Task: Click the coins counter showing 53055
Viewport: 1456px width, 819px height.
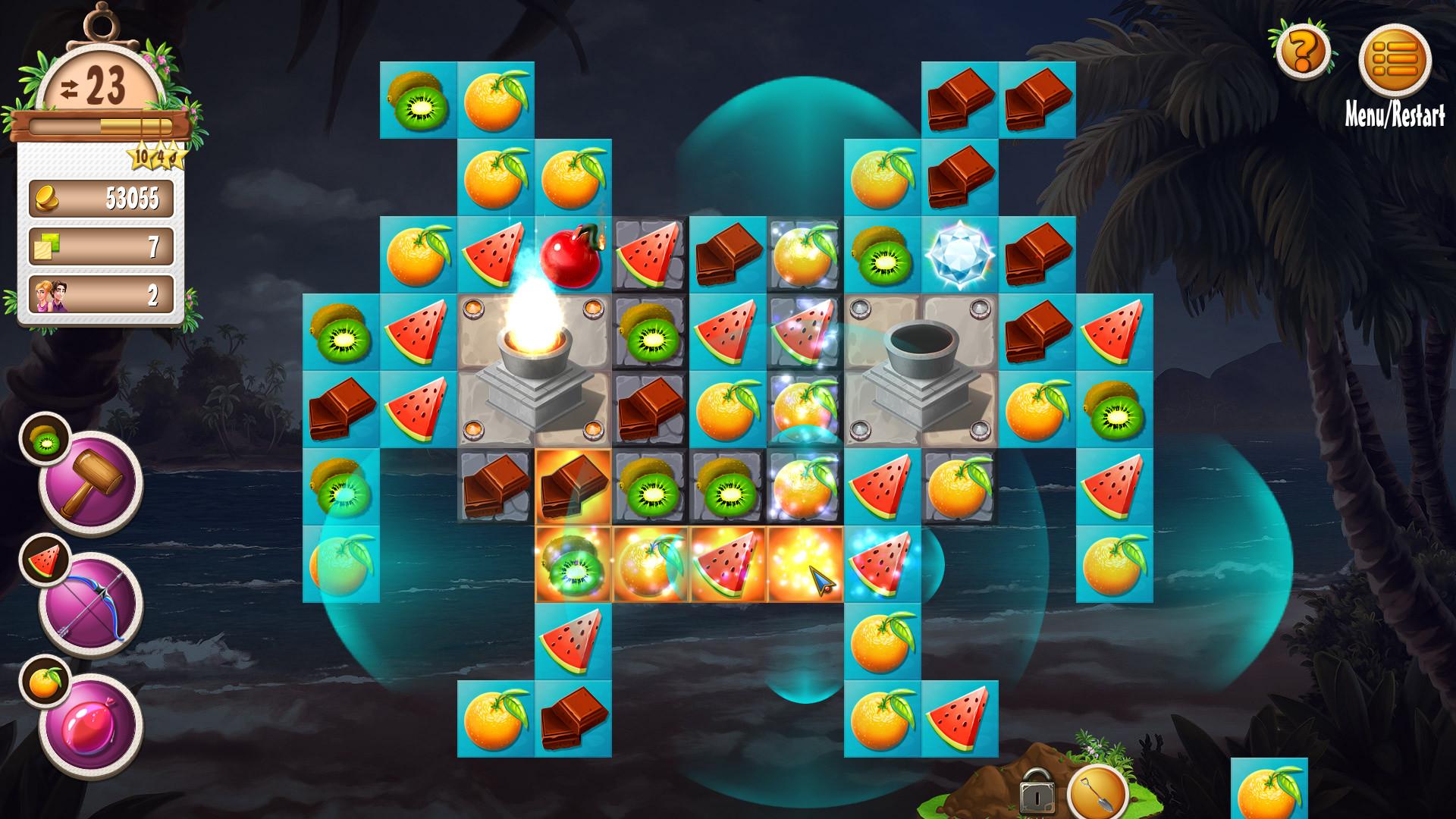Action: click(x=101, y=197)
